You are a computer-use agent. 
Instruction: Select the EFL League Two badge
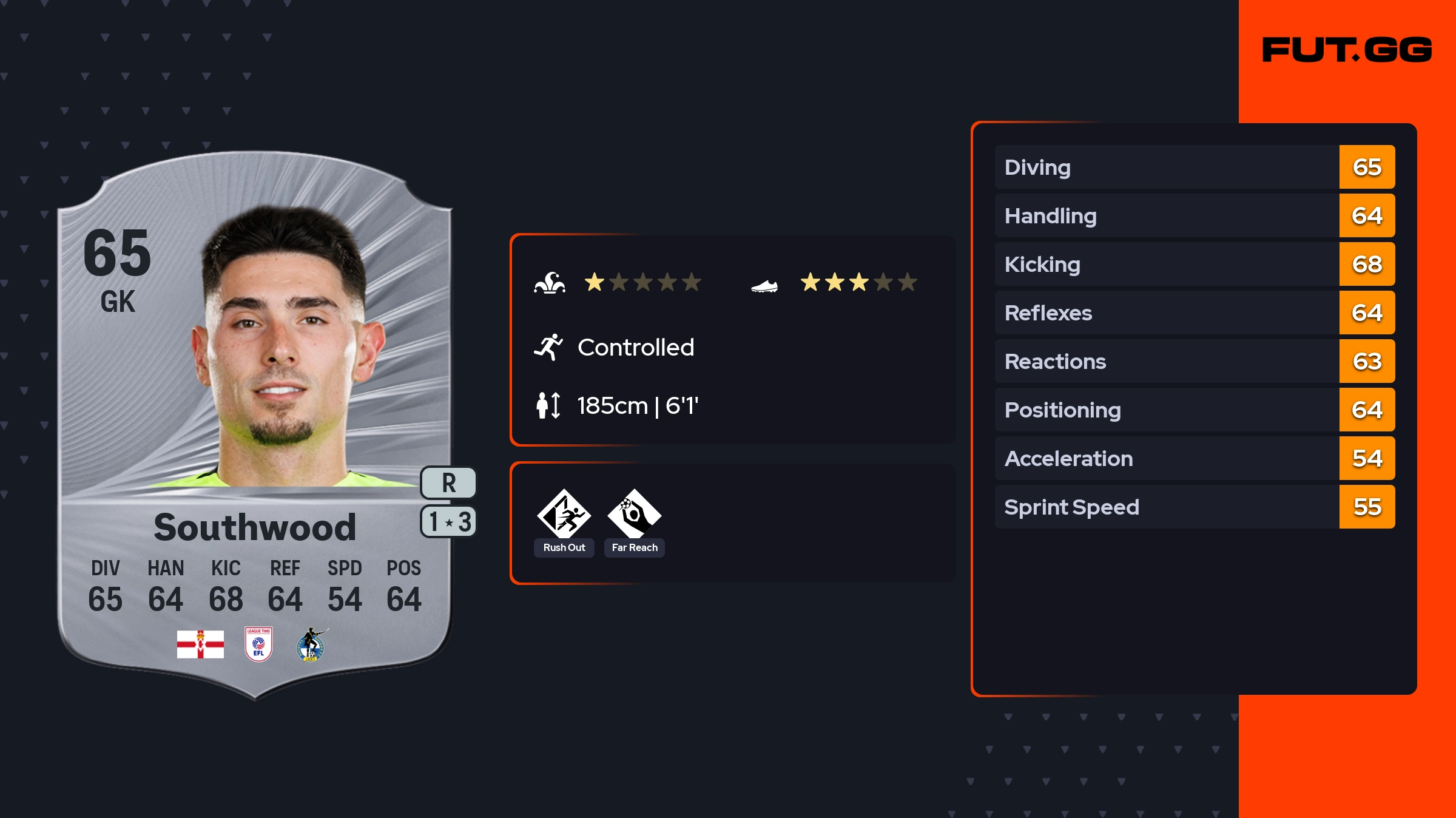click(258, 644)
